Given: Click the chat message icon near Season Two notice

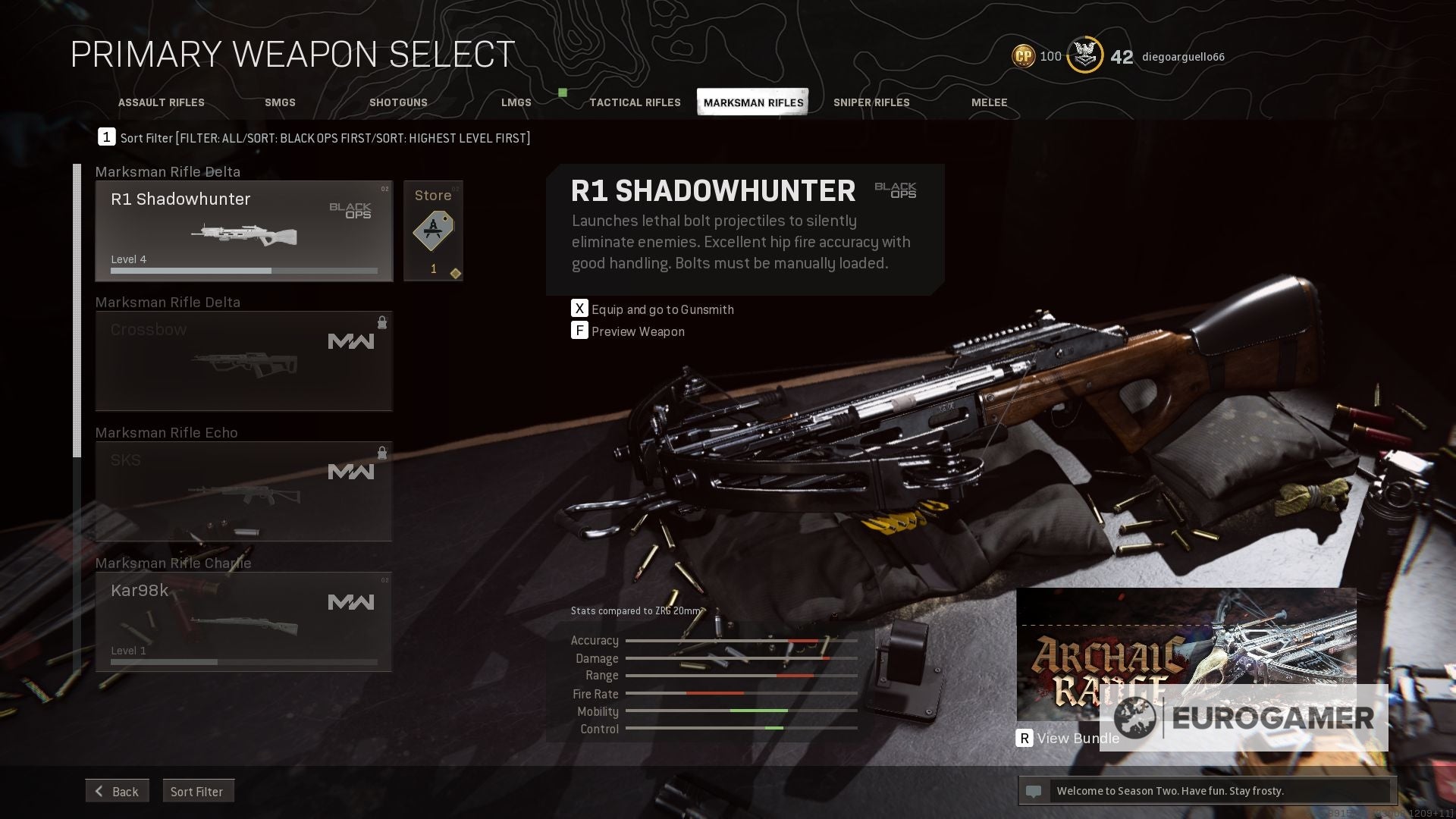Looking at the screenshot, I should point(1034,790).
